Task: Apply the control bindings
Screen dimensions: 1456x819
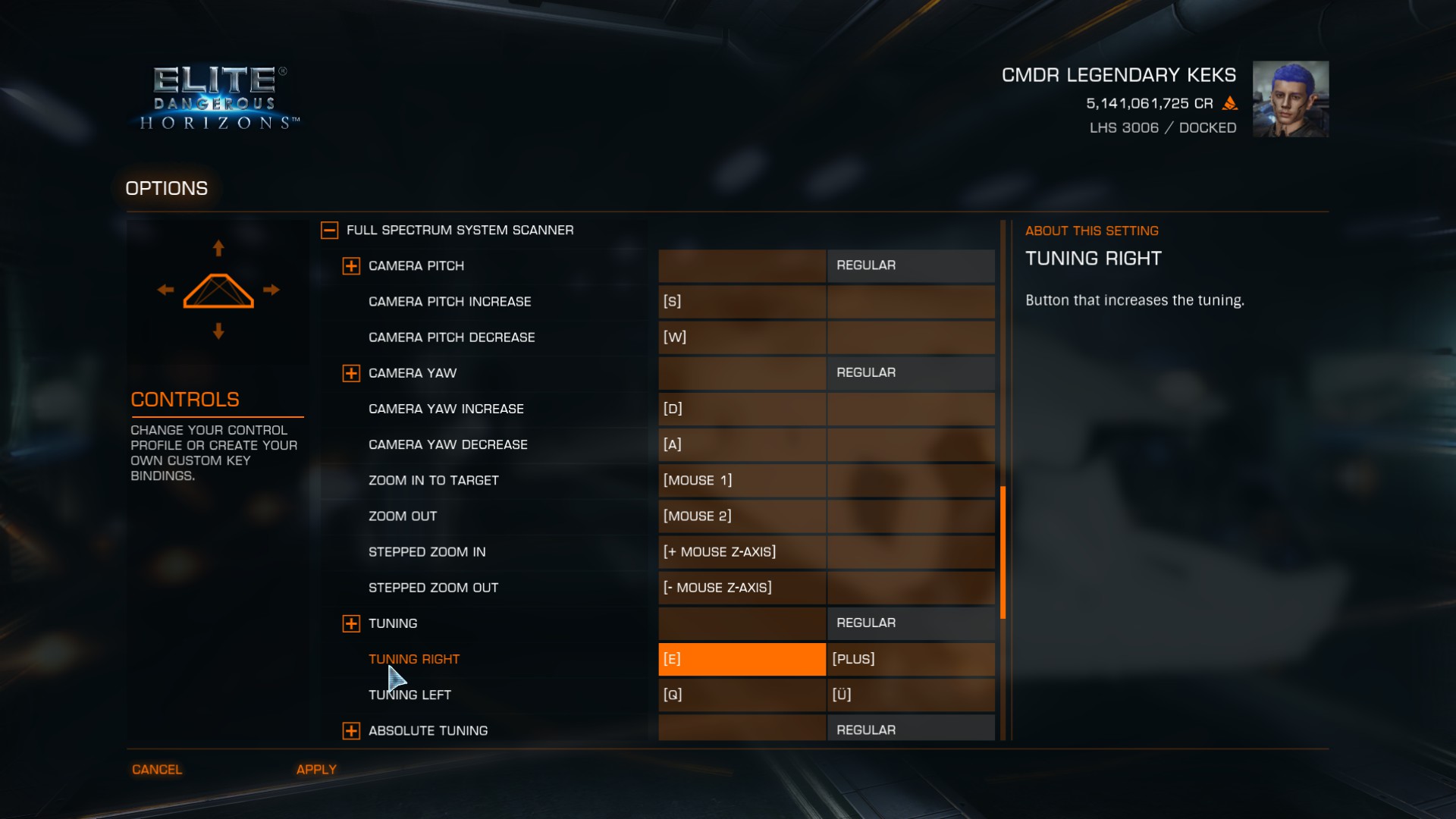Action: tap(316, 769)
